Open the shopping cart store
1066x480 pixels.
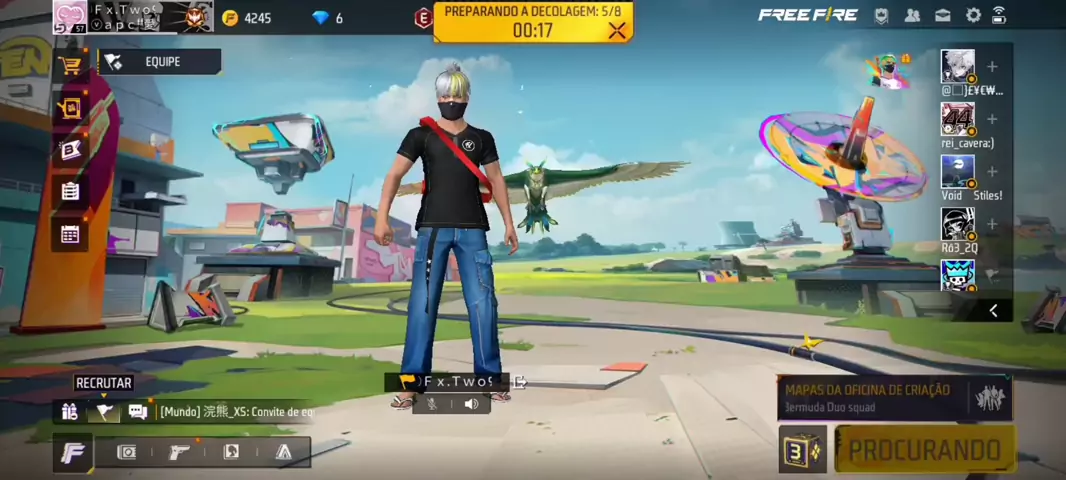[x=70, y=66]
